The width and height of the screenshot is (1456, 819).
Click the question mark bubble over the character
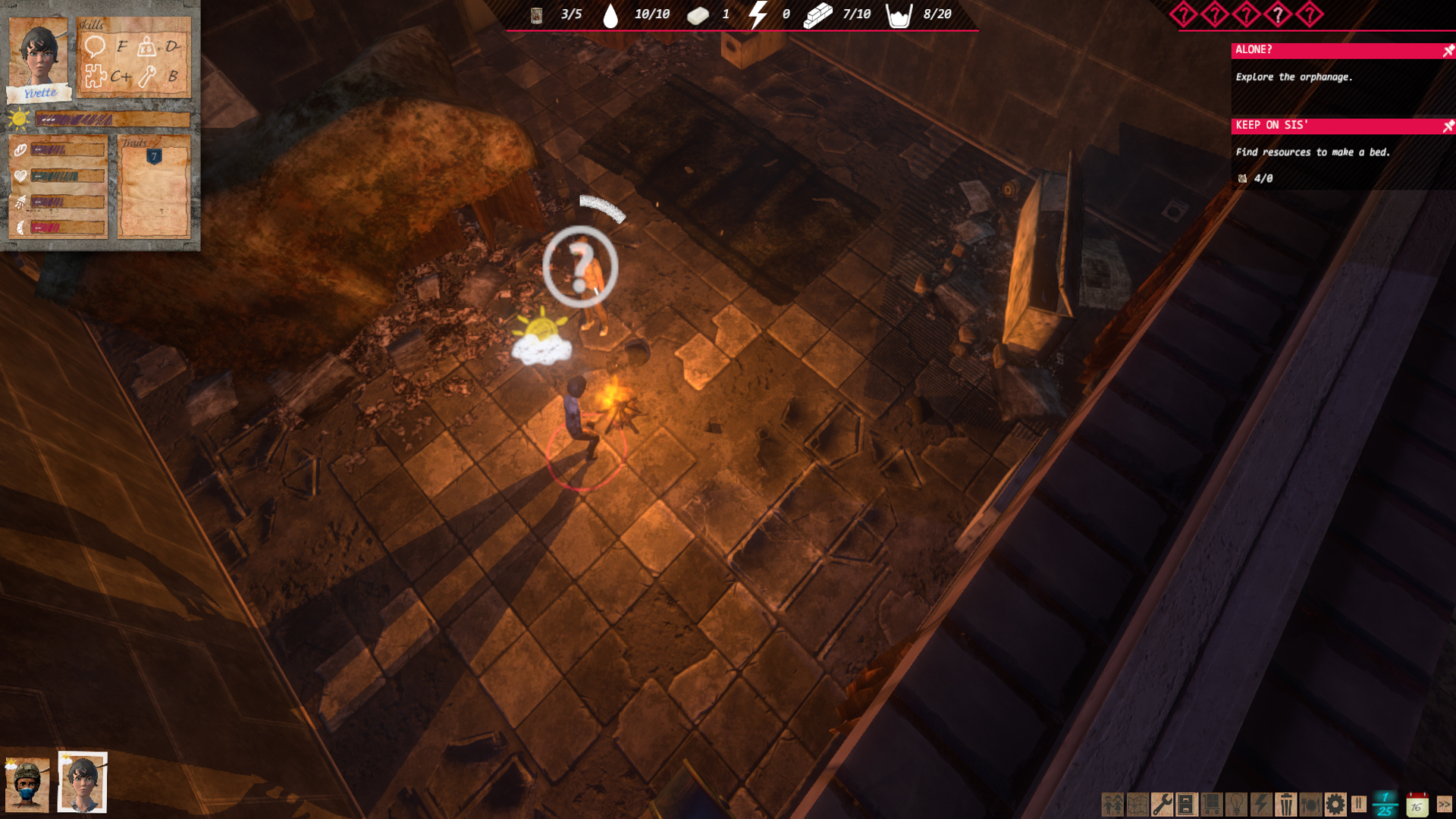point(580,266)
